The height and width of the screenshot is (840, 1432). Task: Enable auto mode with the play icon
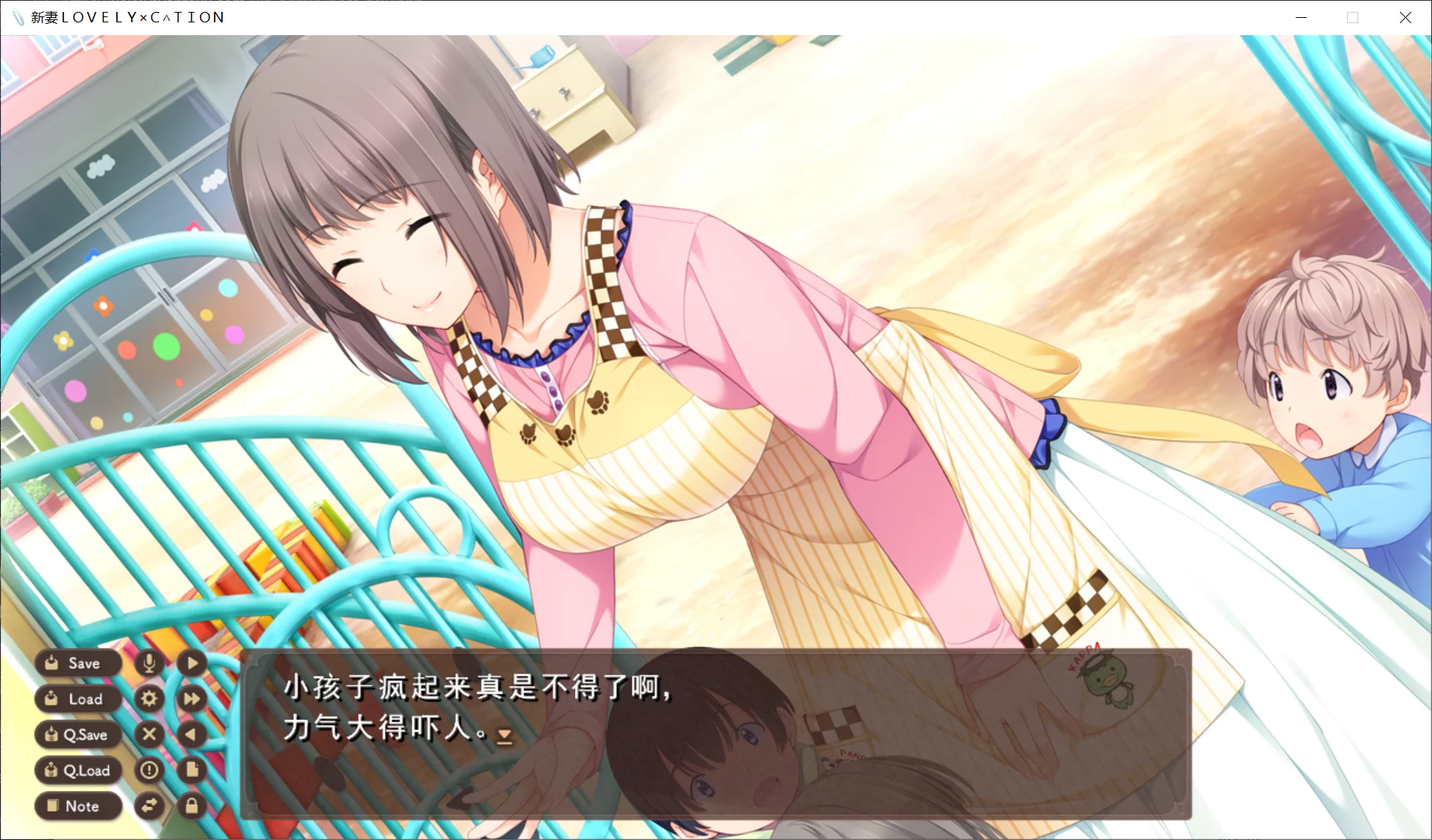192,663
